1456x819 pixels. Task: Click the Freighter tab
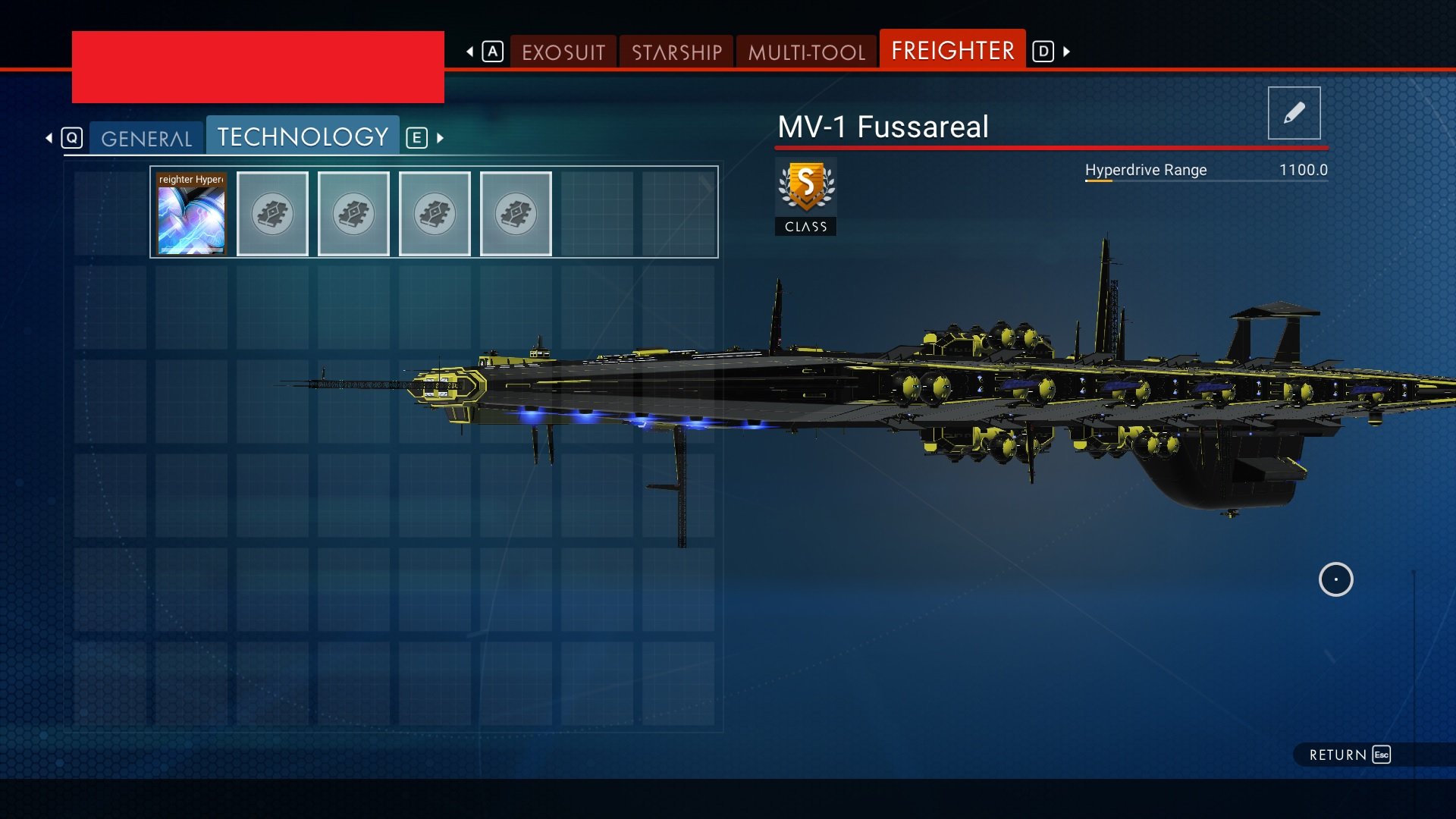coord(952,50)
